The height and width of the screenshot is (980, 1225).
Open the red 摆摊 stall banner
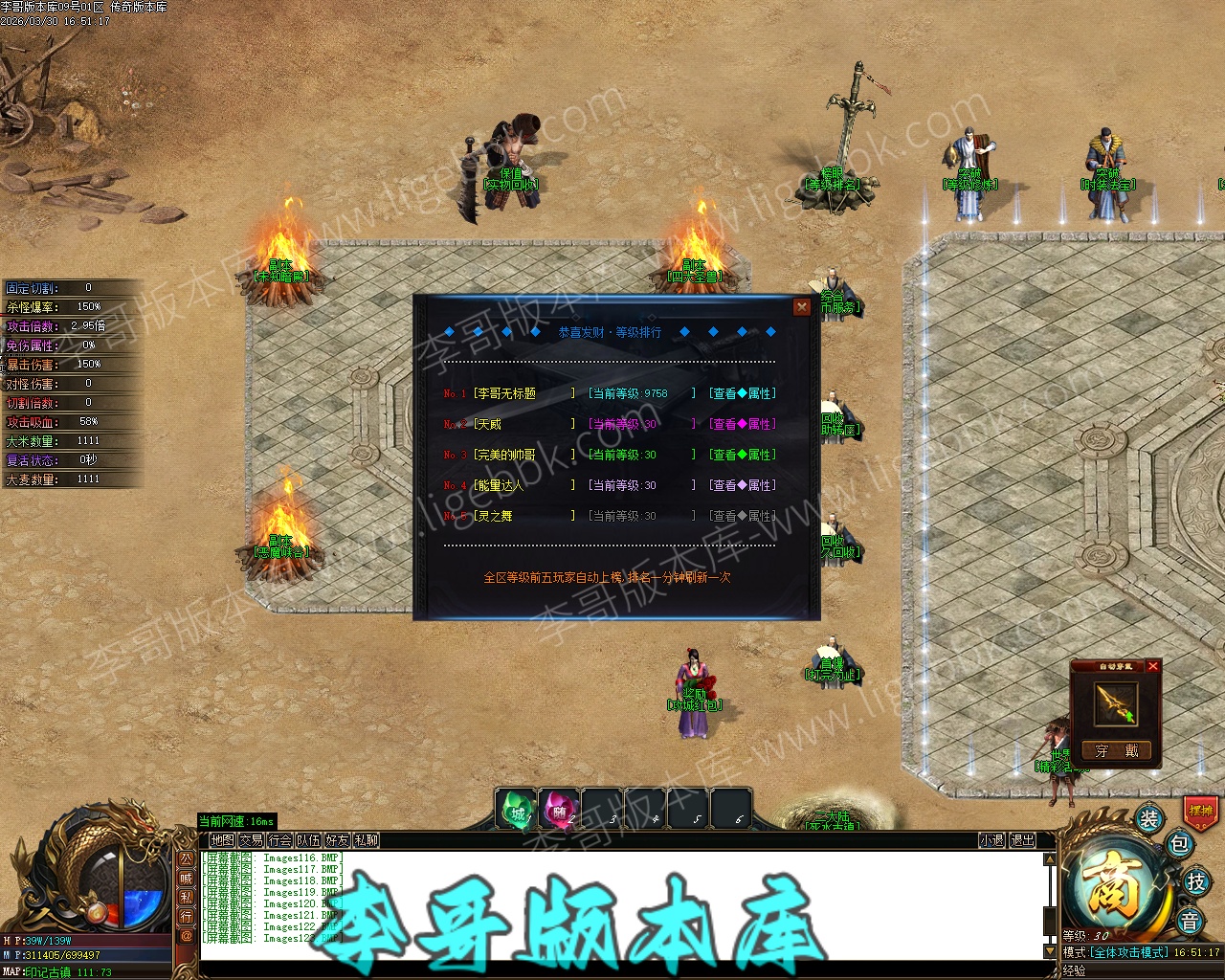point(1200,811)
